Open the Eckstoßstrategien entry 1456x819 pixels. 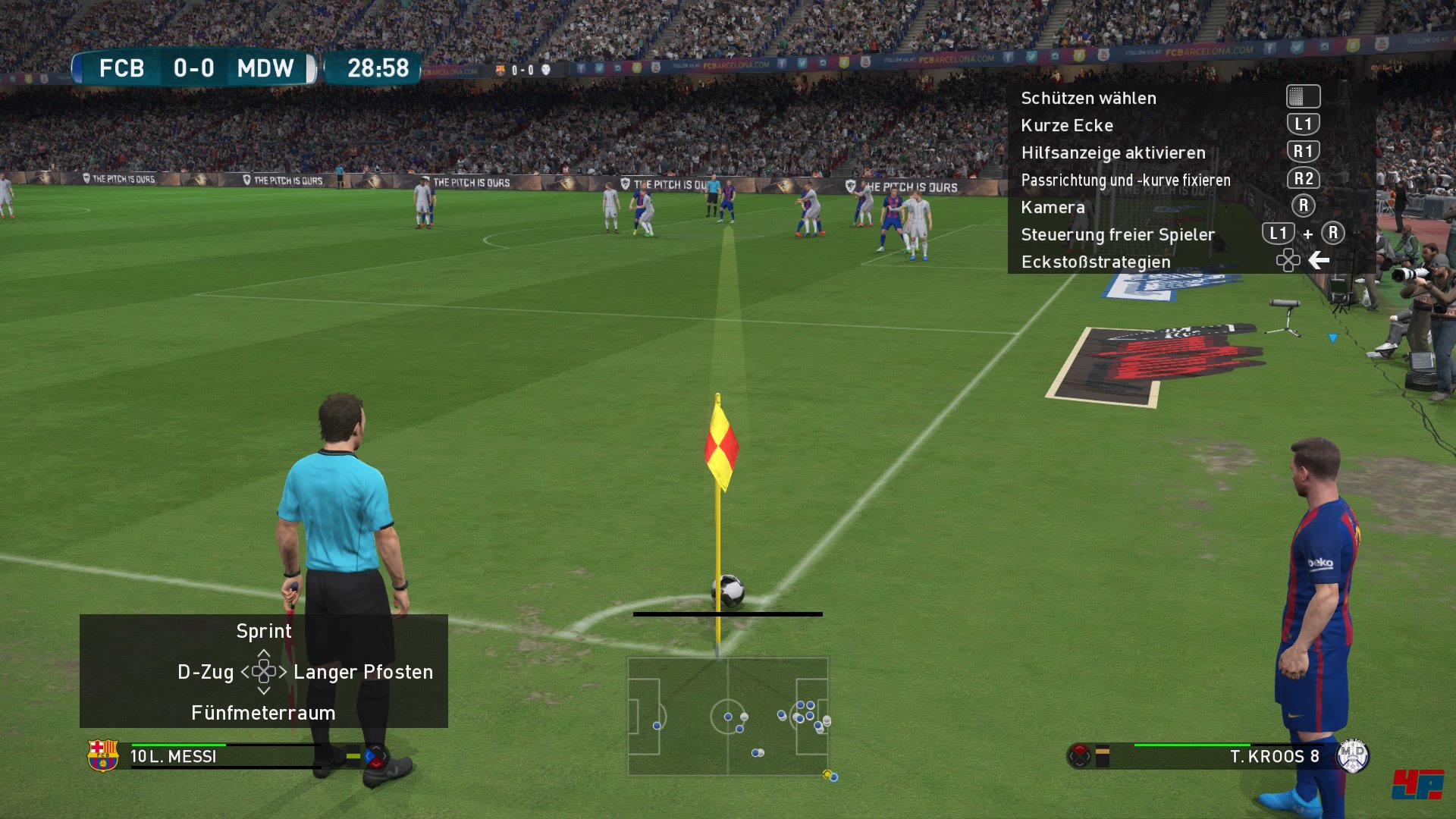point(1096,262)
